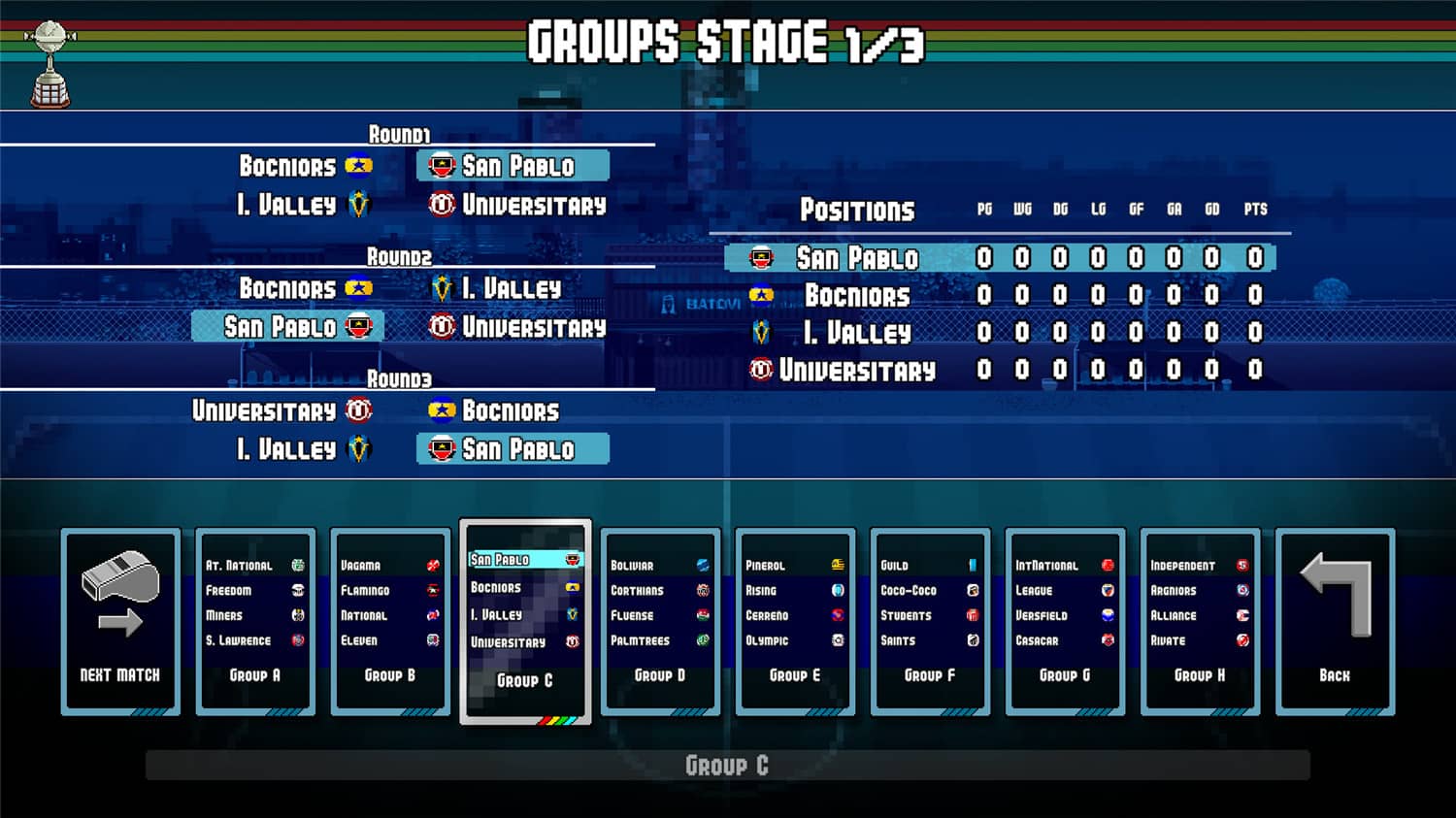This screenshot has height=818, width=1456.
Task: Click the IntNational badge in Group G
Action: [1109, 564]
